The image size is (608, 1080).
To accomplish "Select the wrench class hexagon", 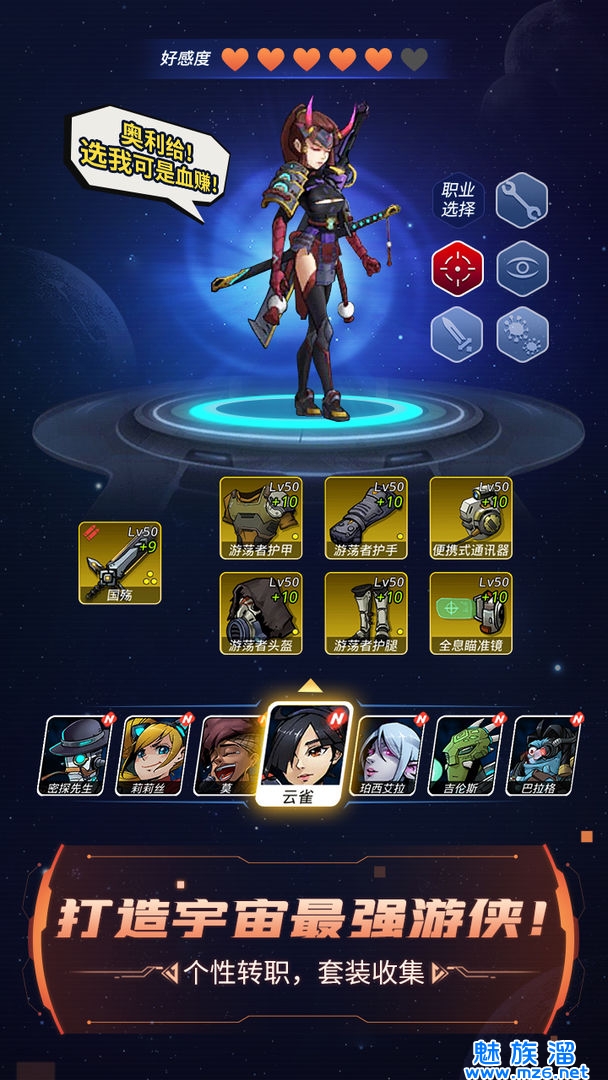I will point(522,200).
